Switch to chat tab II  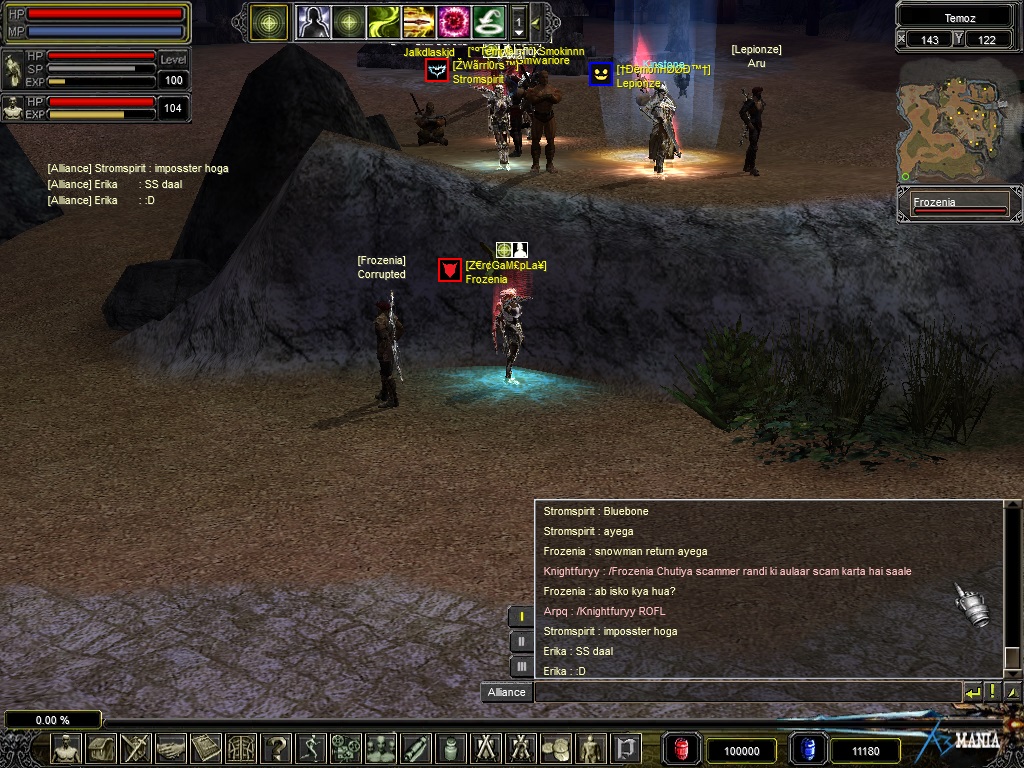(521, 641)
